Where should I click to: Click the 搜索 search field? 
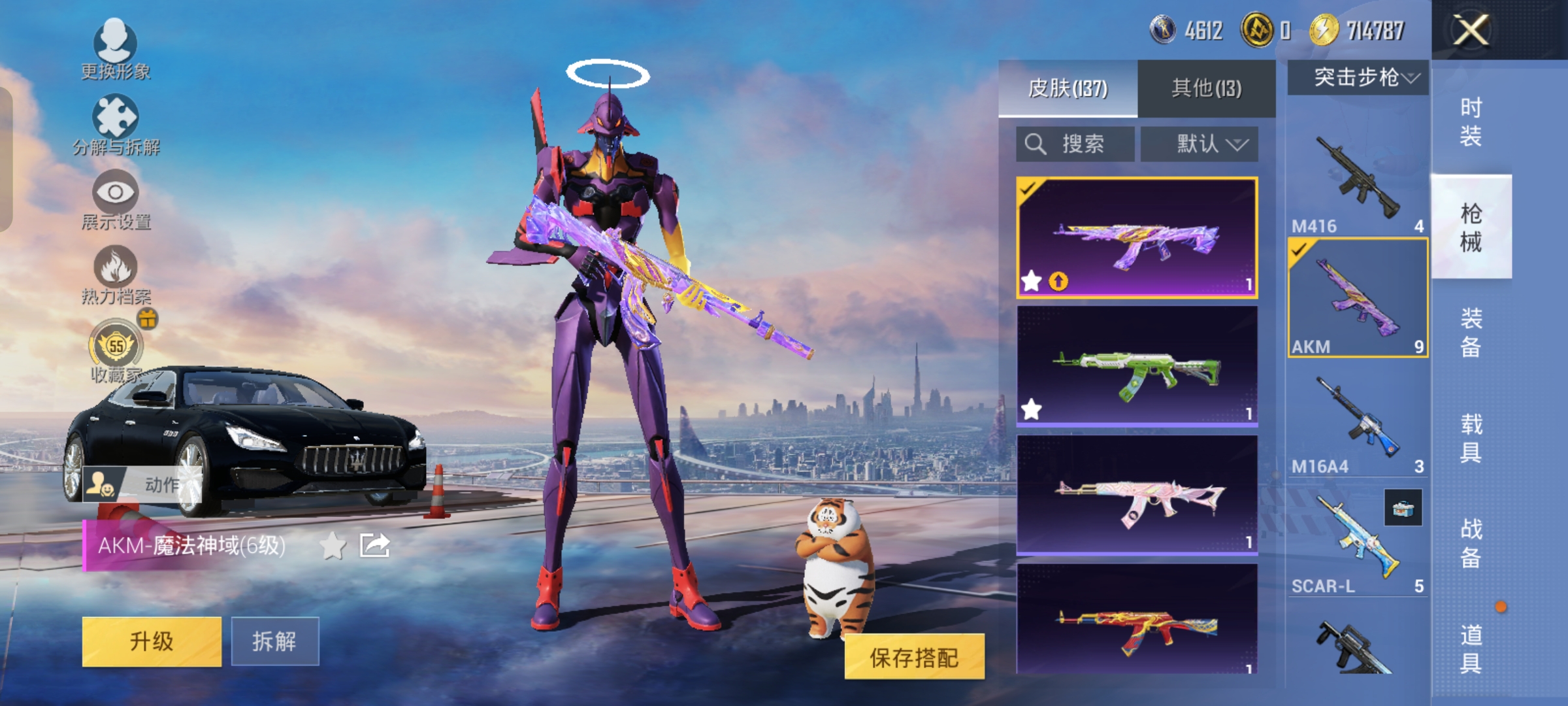point(1075,144)
